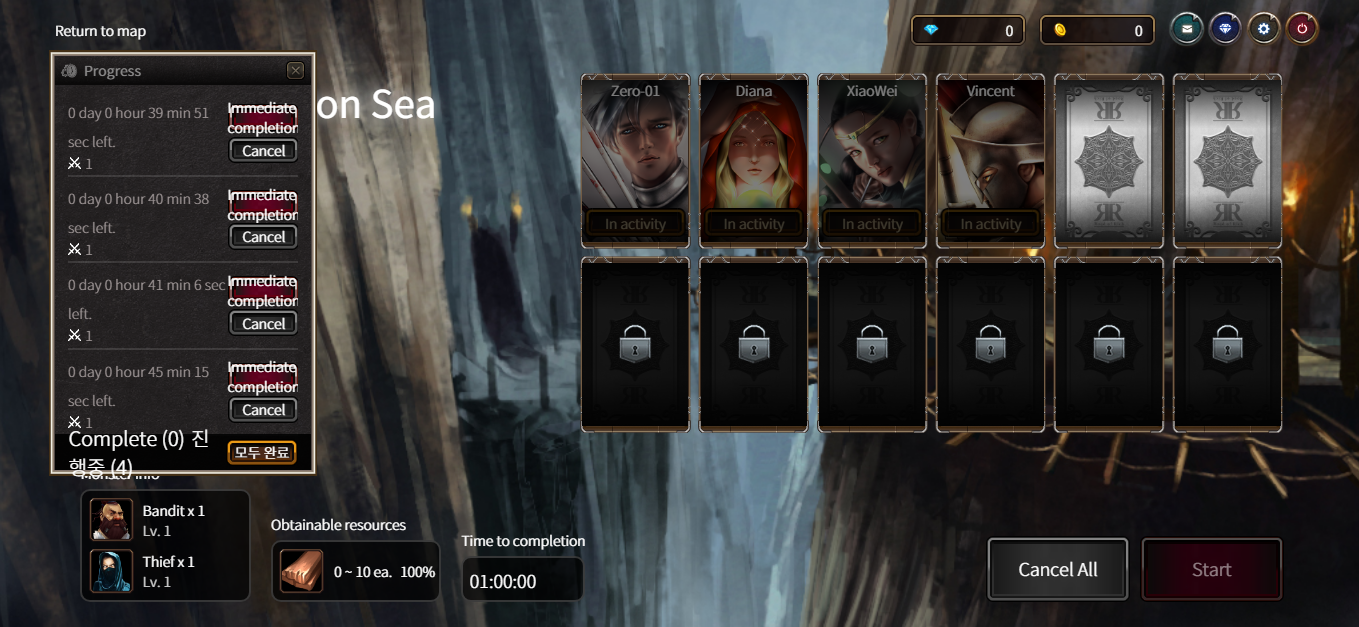Image resolution: width=1359 pixels, height=627 pixels.
Task: Start the expedition
Action: coord(1211,570)
